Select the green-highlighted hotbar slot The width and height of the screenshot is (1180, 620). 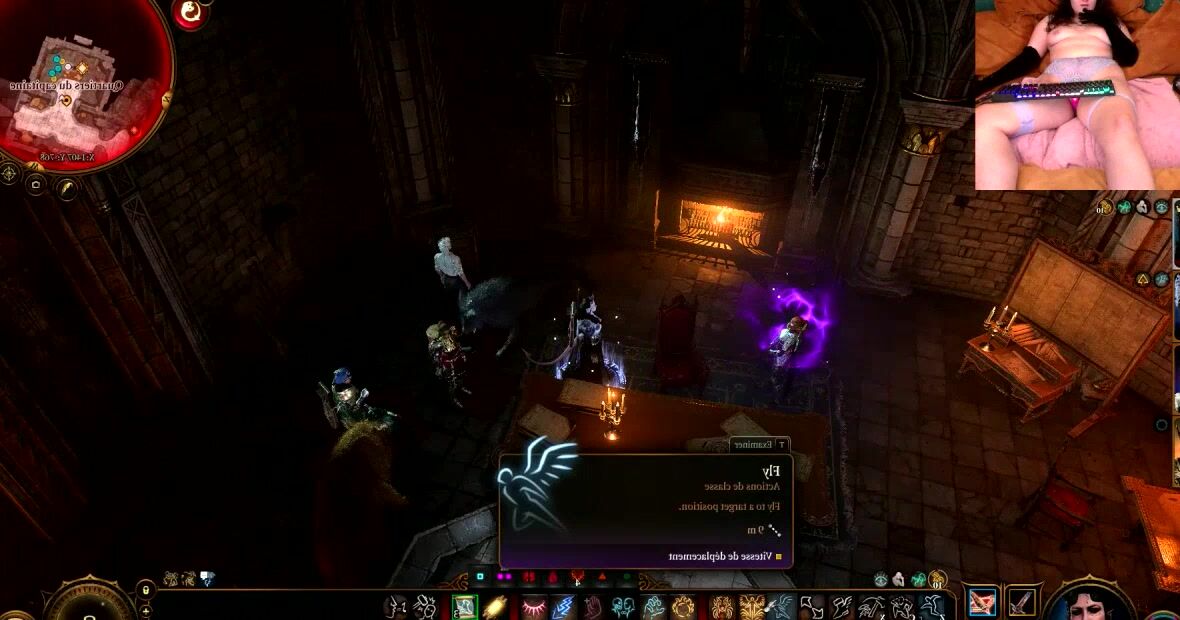pyautogui.click(x=464, y=607)
